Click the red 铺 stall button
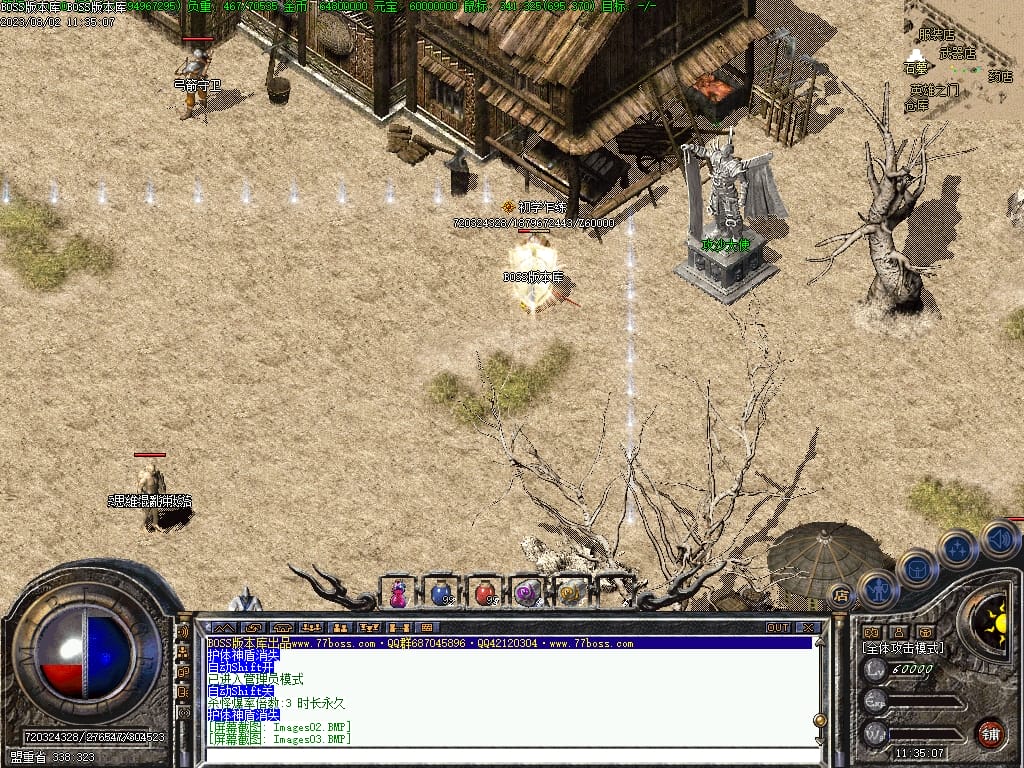 tap(990, 732)
